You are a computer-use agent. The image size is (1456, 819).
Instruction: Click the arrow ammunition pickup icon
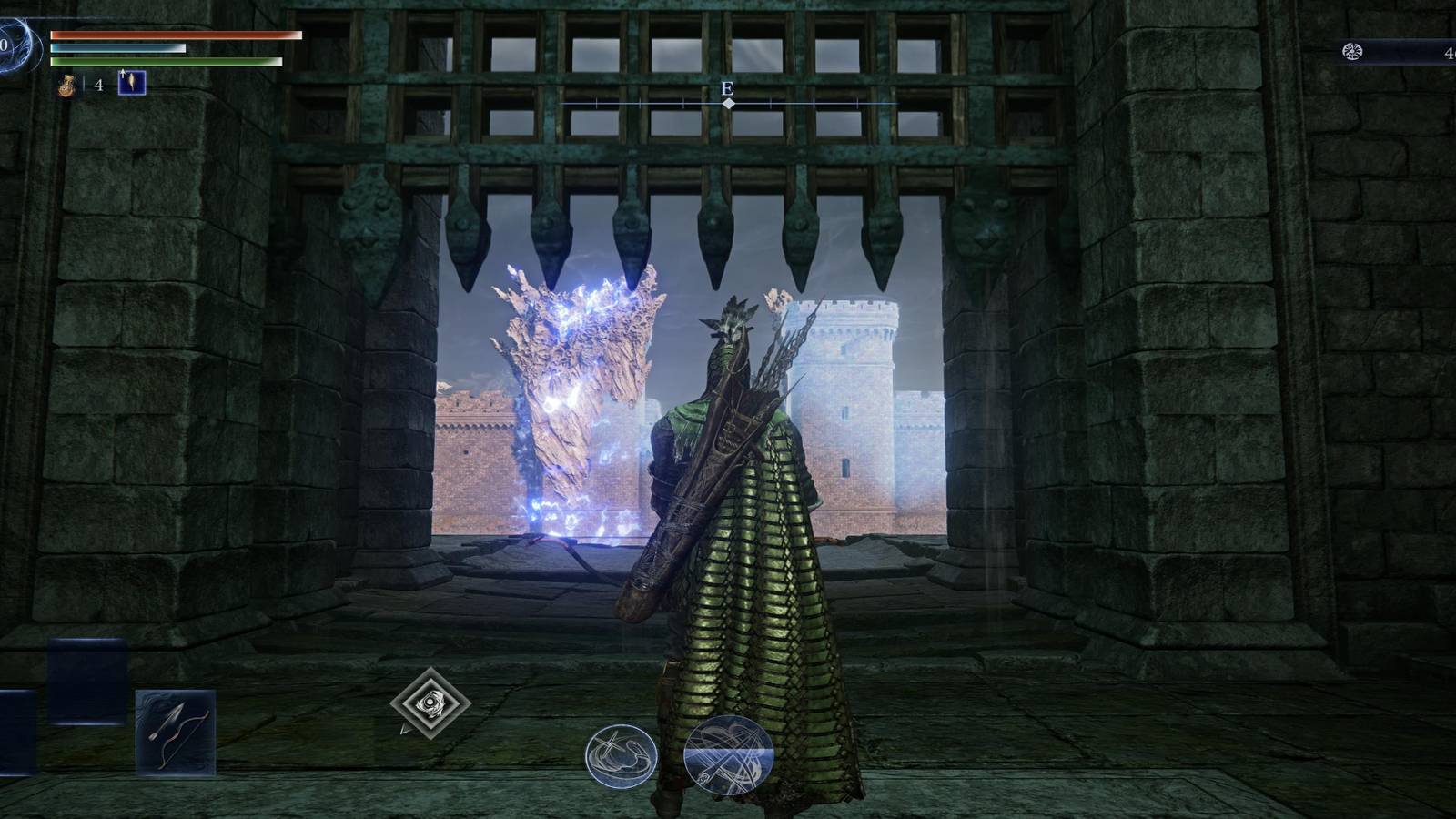132,84
